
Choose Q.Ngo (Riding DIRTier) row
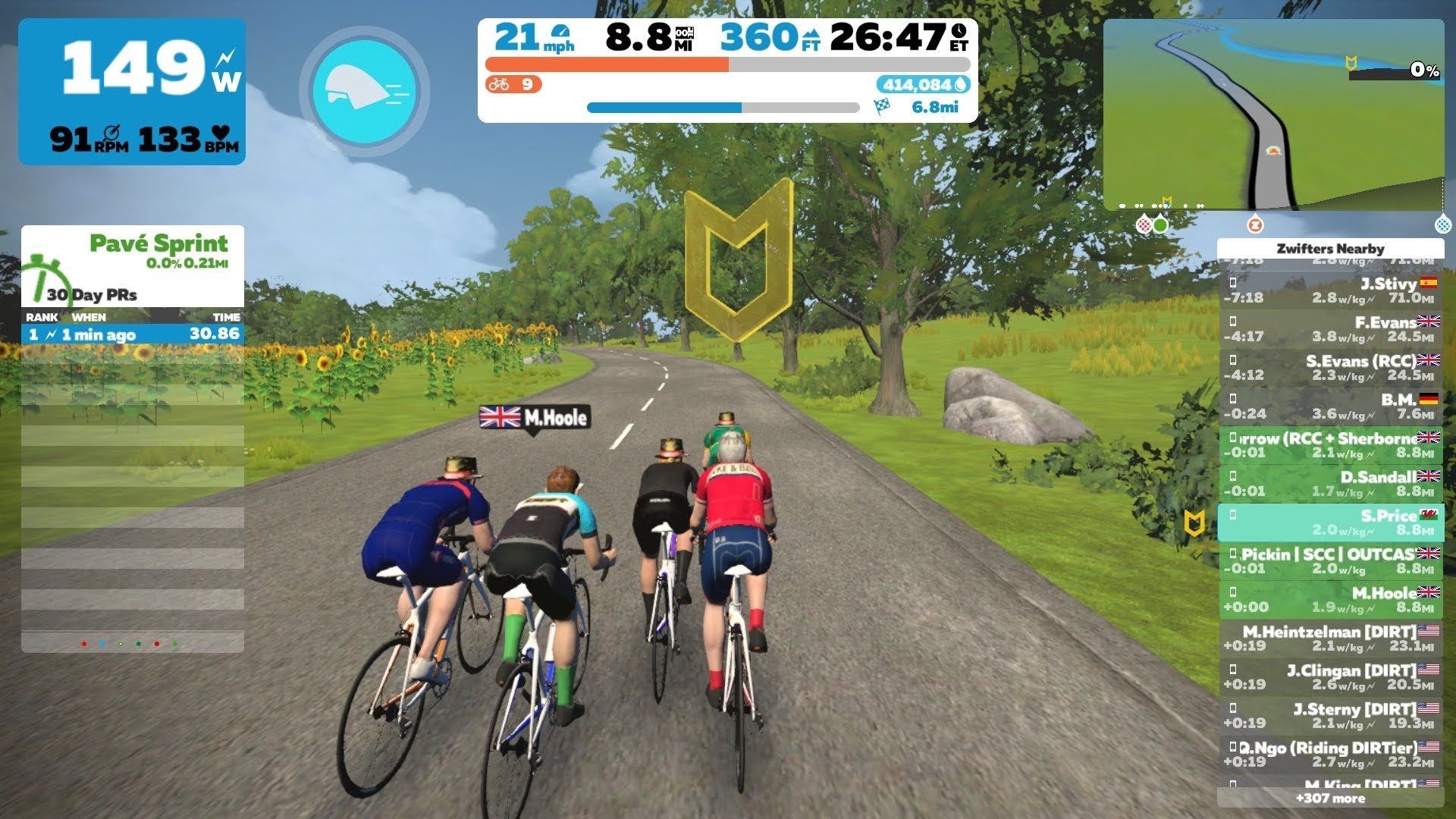tap(1330, 755)
